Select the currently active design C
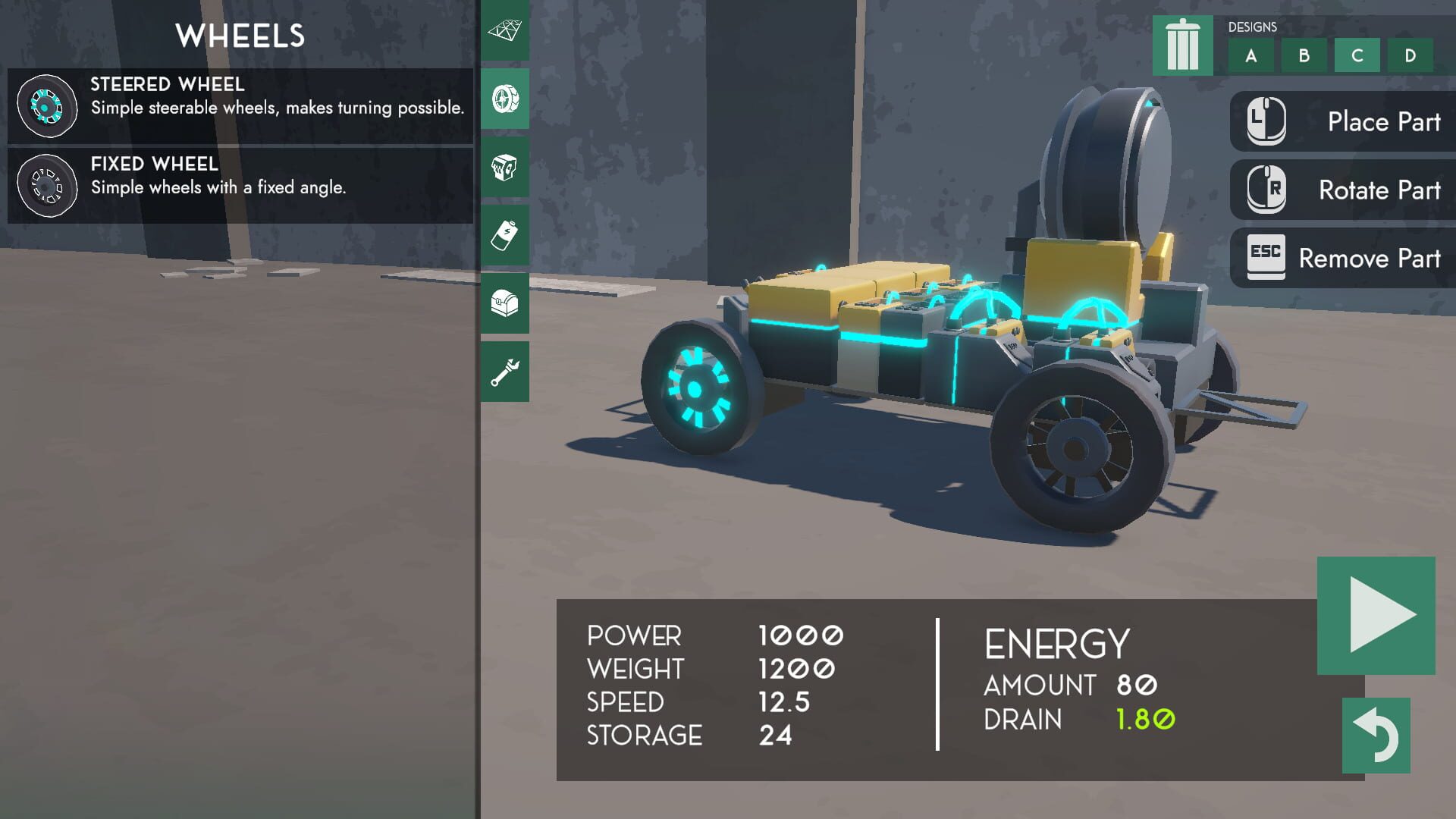 tap(1356, 55)
